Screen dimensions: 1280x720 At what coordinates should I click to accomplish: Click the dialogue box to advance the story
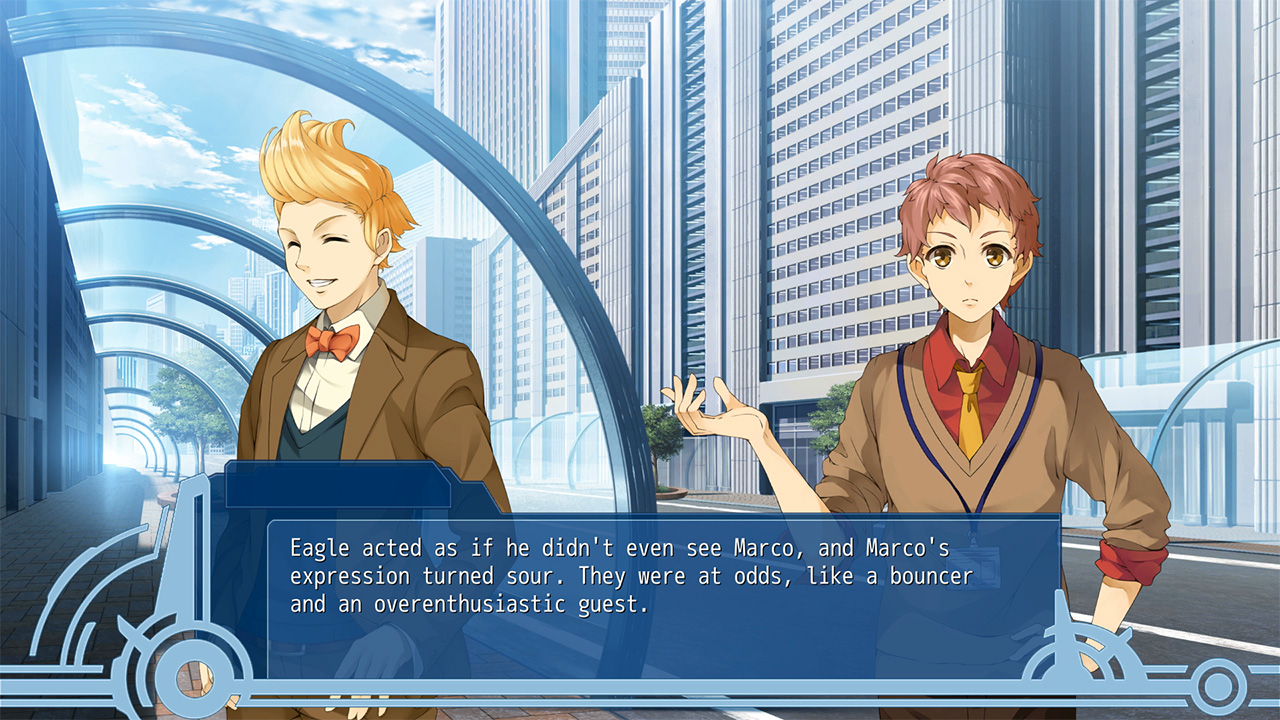click(x=640, y=580)
